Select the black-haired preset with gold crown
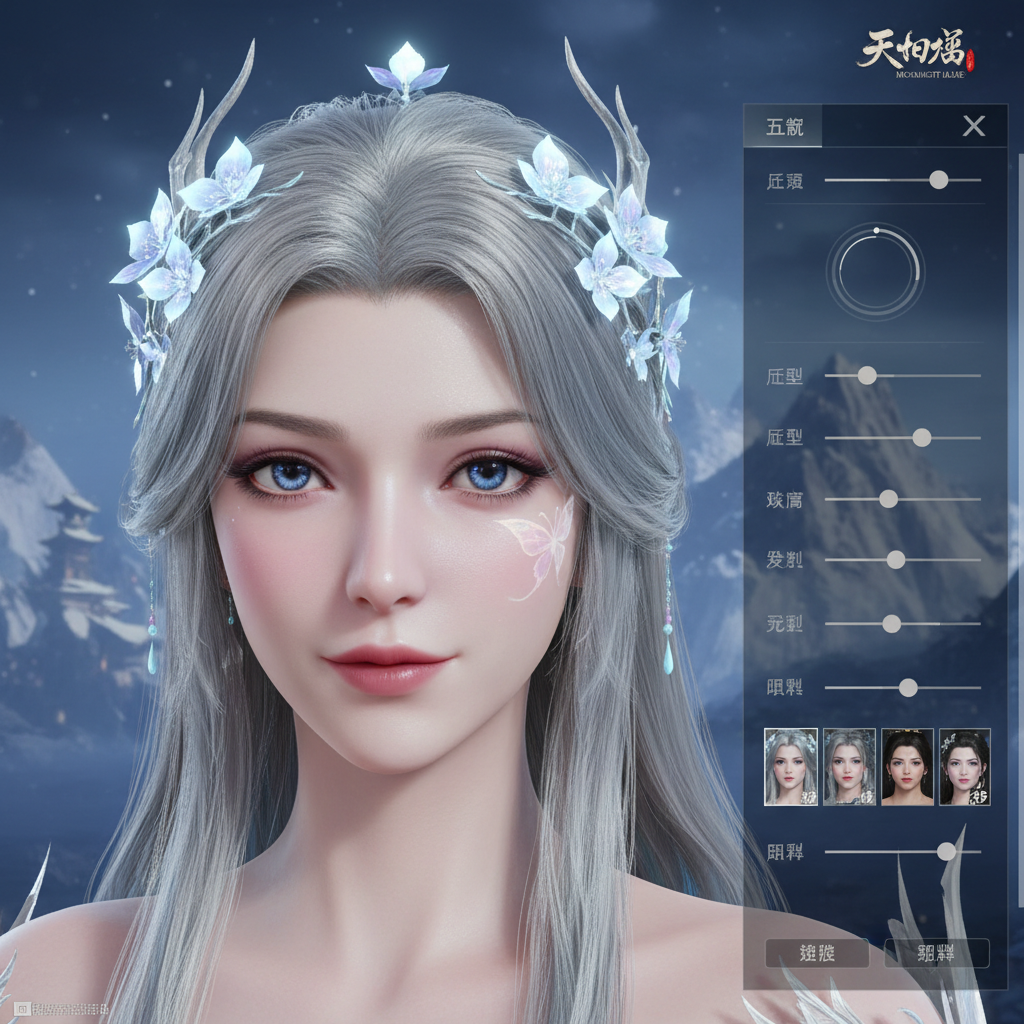 click(907, 767)
